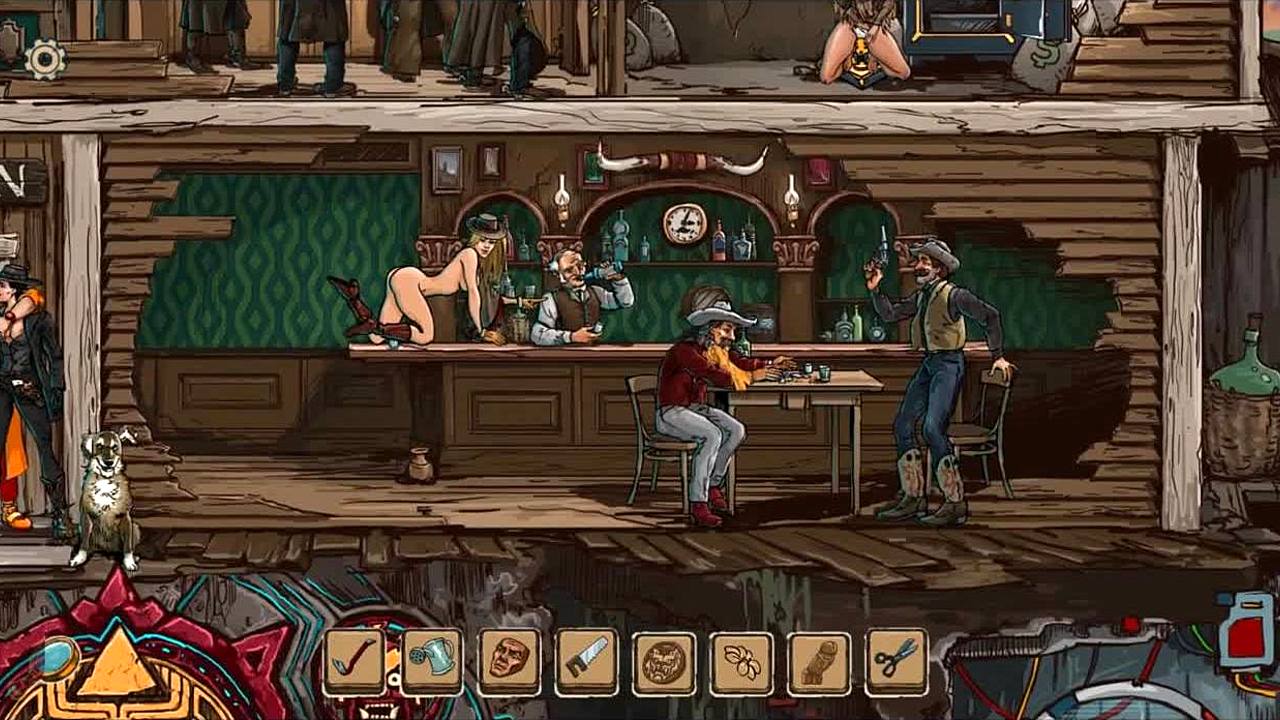The image size is (1280, 720).
Task: Choose the face mask item slot
Action: coord(509,661)
